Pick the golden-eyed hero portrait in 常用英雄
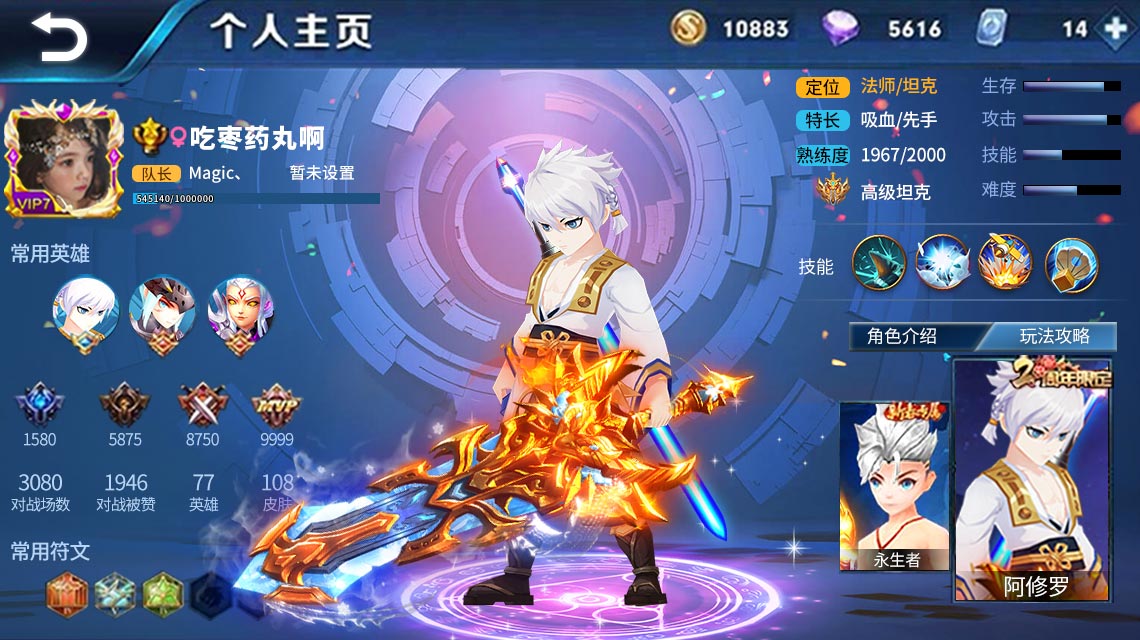Viewport: 1140px width, 640px height. [x=240, y=311]
